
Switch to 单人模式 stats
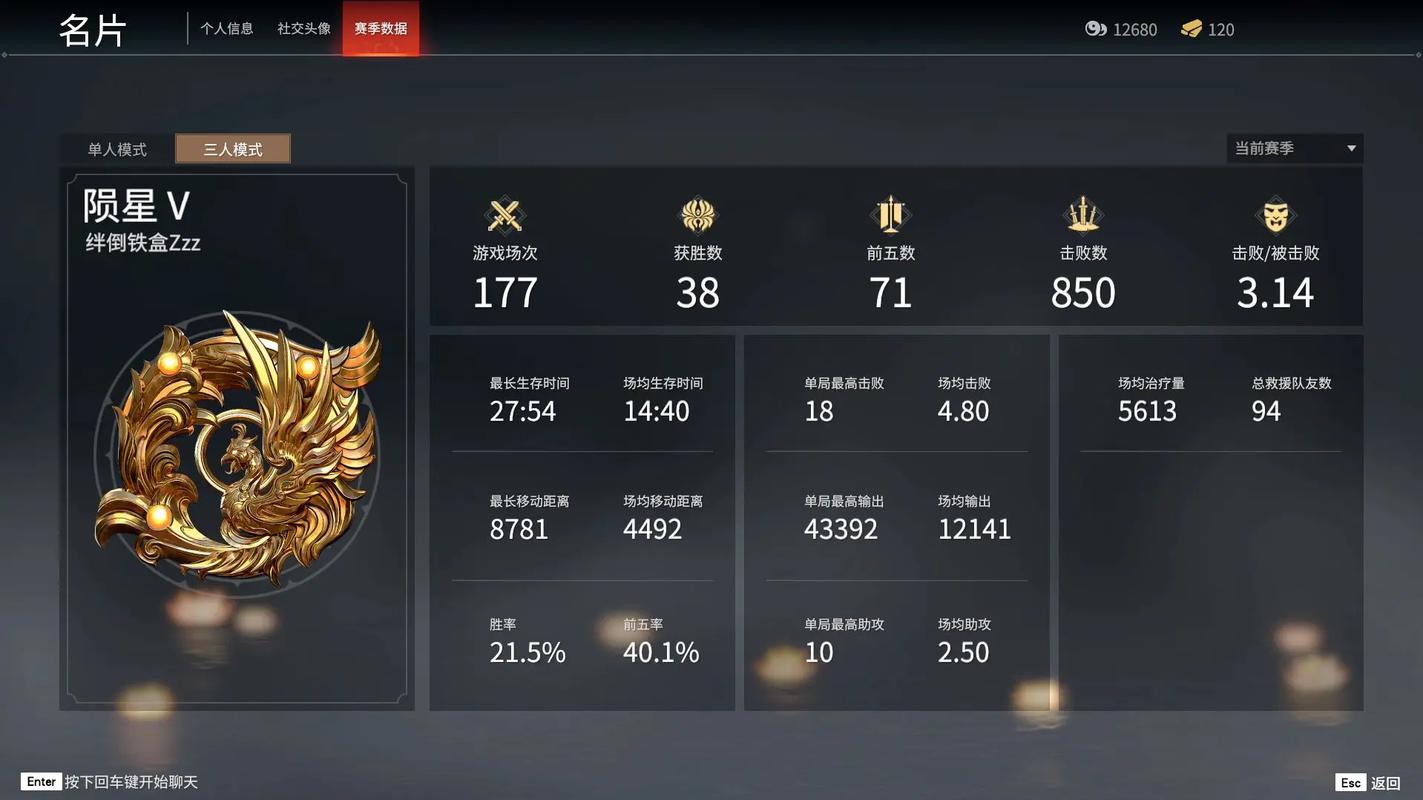tap(117, 149)
